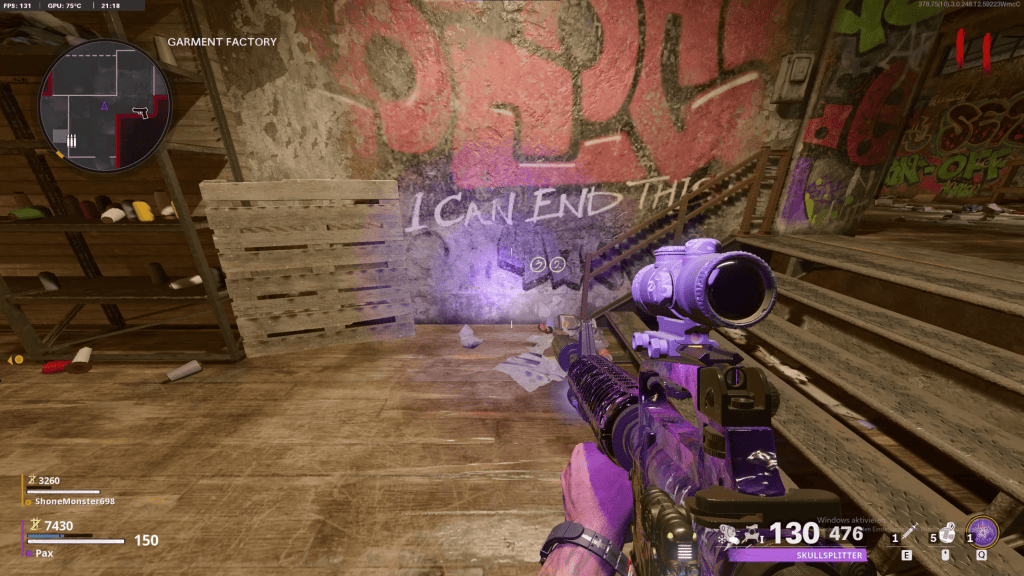Select the stim shot syringe equipment icon
This screenshot has width=1024, height=576.
tap(908, 533)
